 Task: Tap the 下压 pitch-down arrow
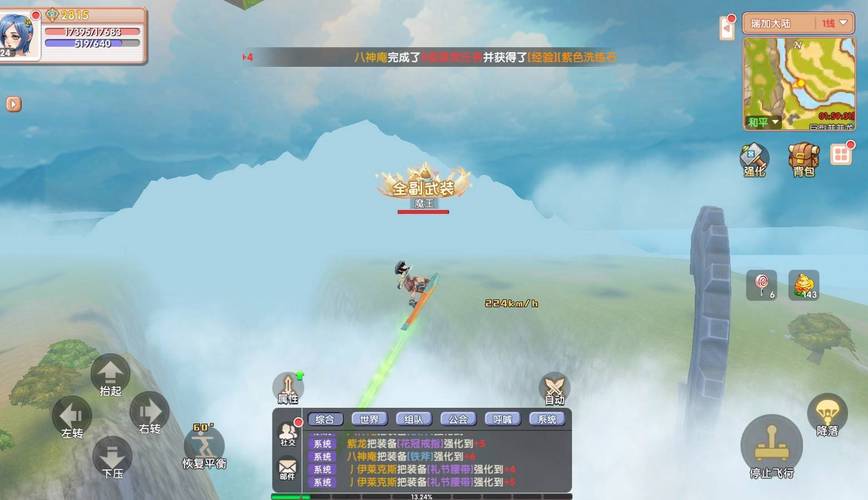coord(112,456)
